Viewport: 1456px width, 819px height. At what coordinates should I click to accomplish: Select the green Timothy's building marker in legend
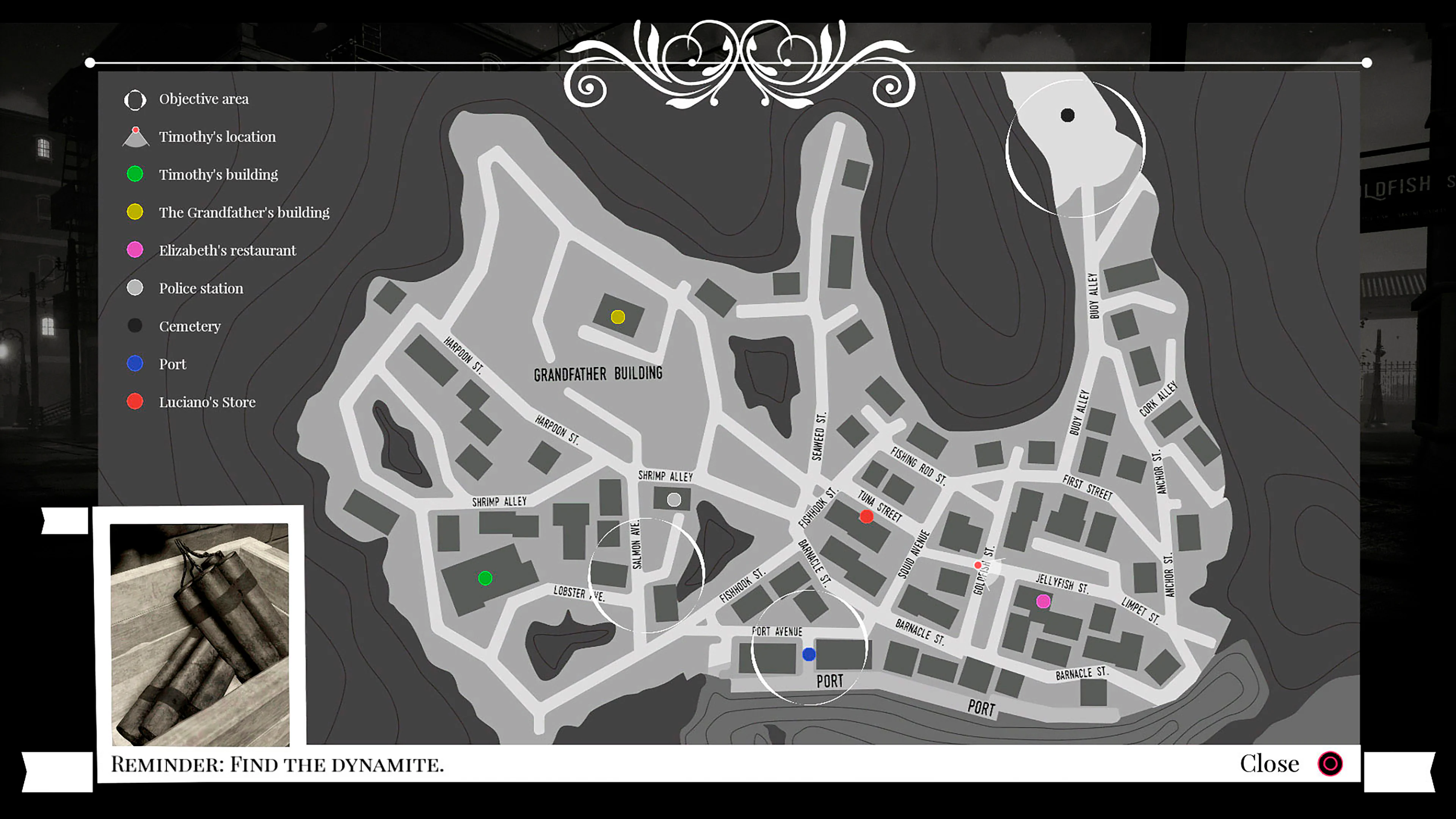(x=135, y=174)
